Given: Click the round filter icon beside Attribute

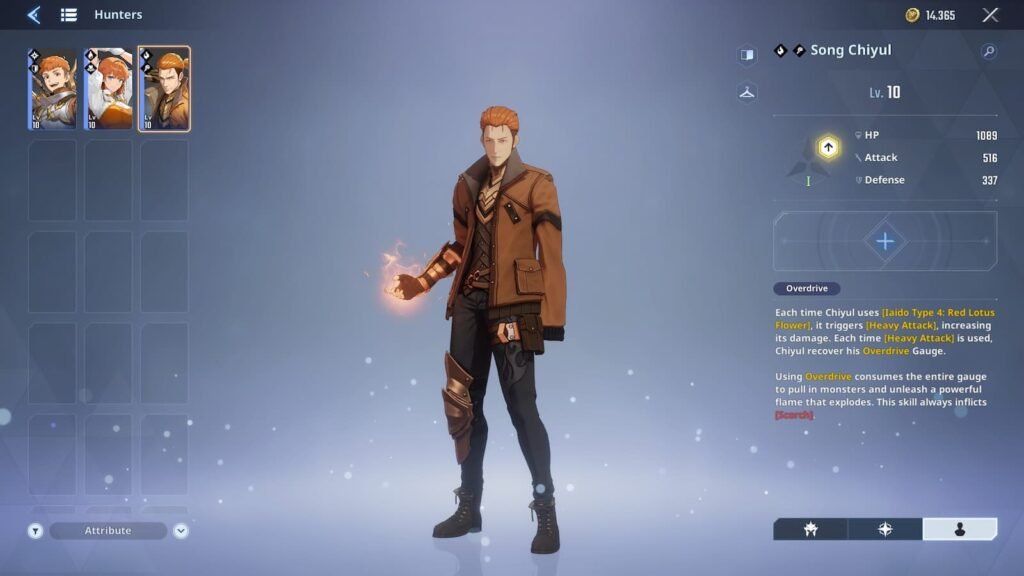Looking at the screenshot, I should coord(35,531).
